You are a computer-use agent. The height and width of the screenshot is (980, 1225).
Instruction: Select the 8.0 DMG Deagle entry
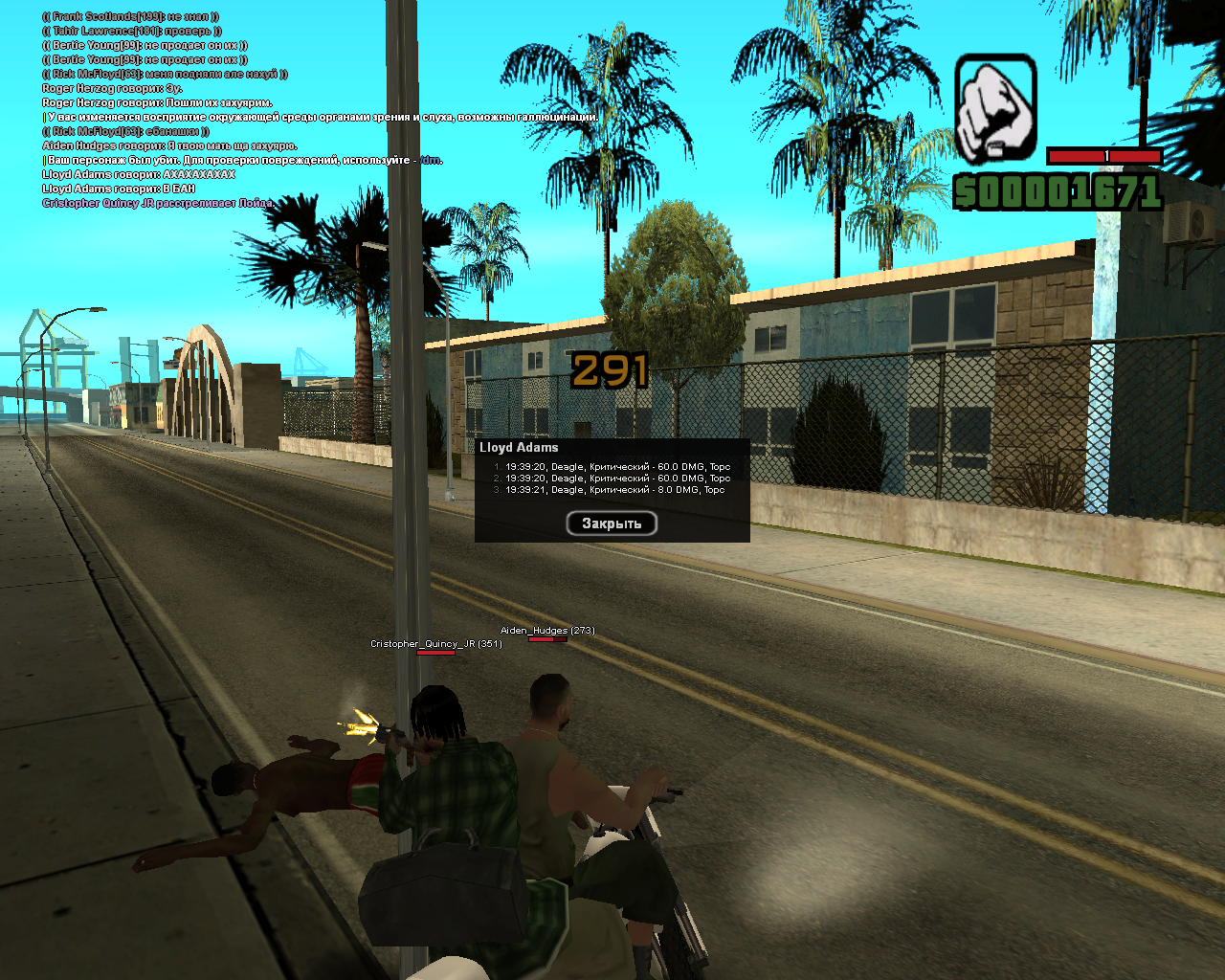(614, 490)
